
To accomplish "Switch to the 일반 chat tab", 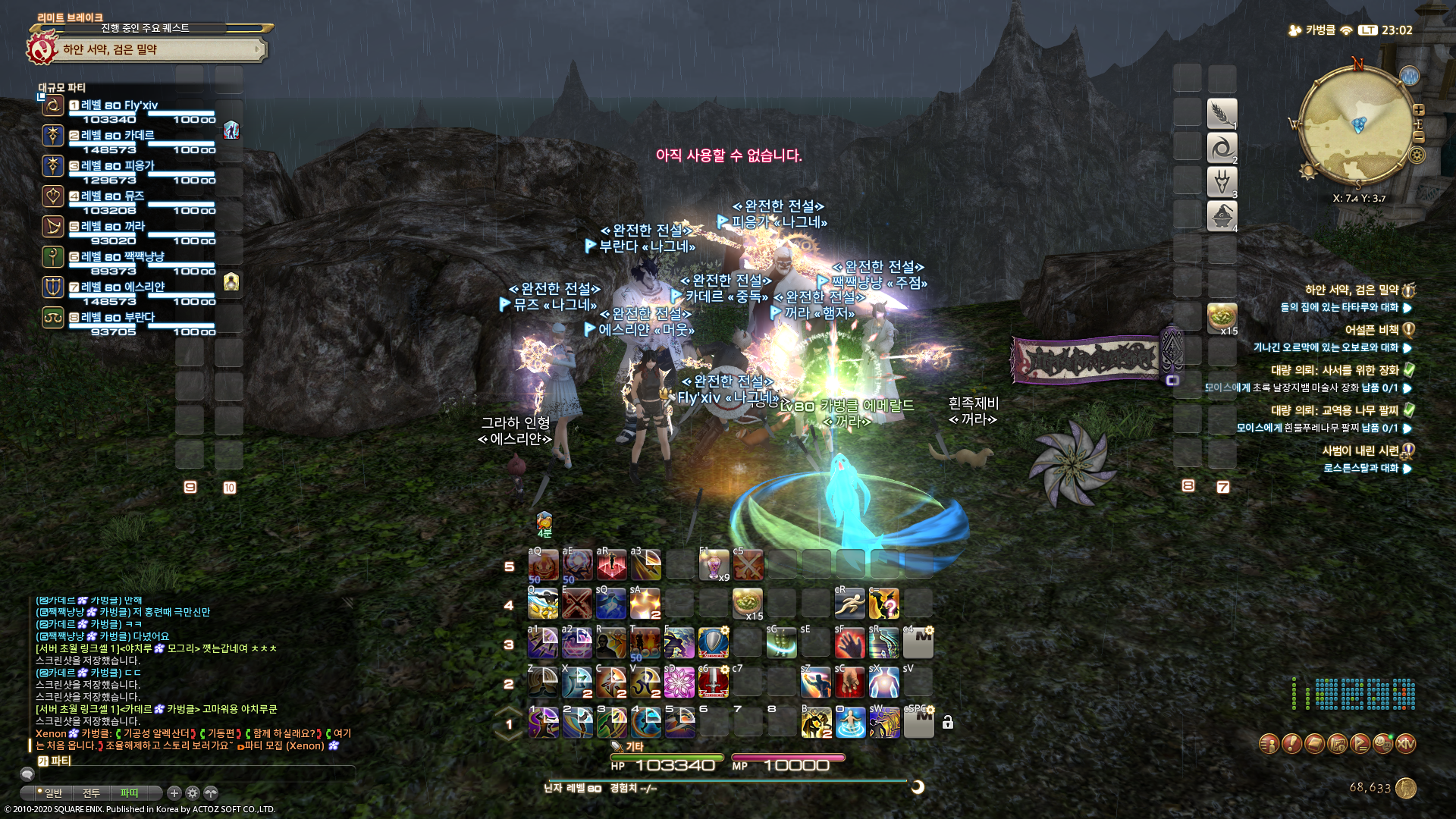I will click(53, 793).
